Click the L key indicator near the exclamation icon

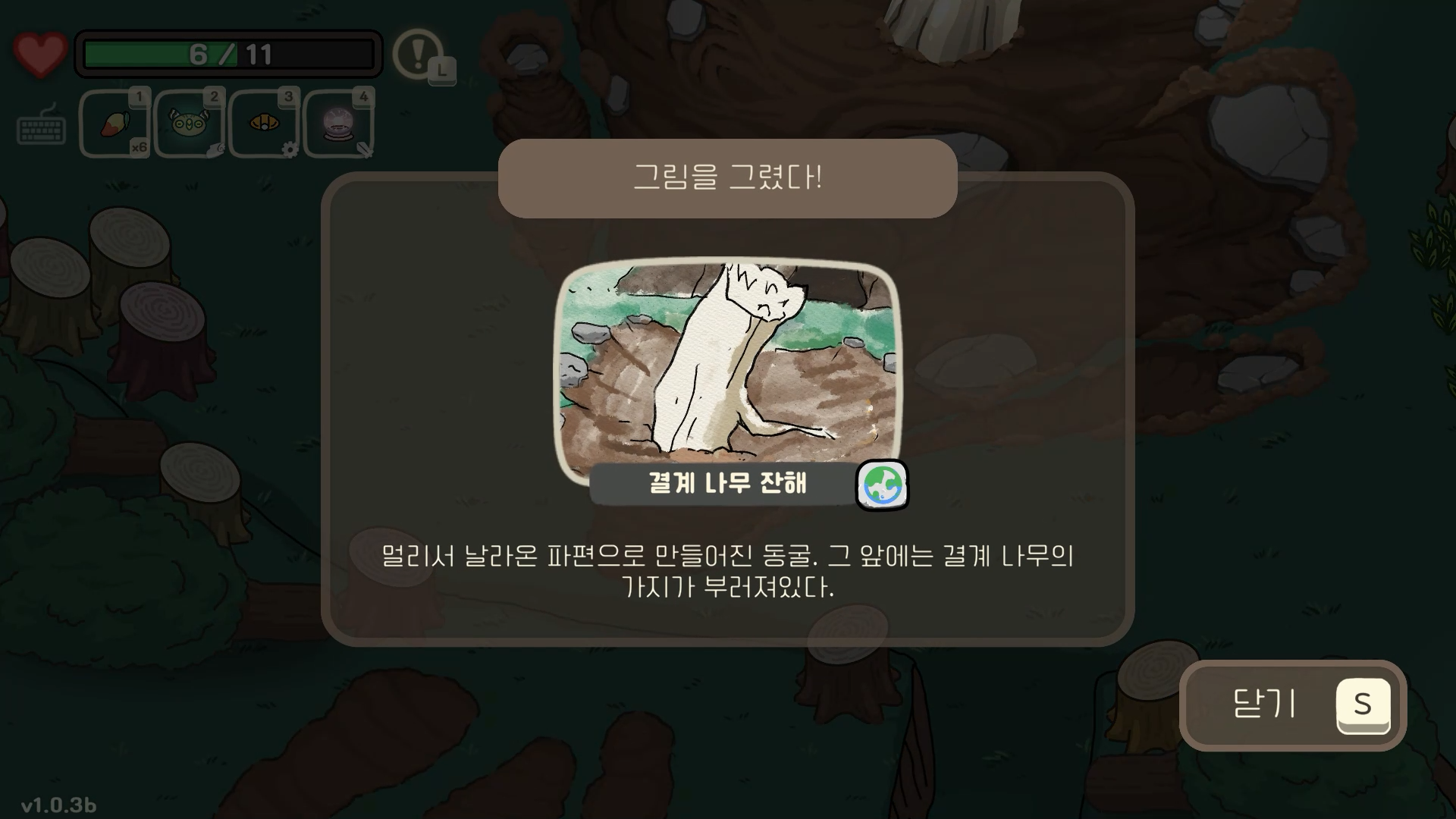pos(441,70)
